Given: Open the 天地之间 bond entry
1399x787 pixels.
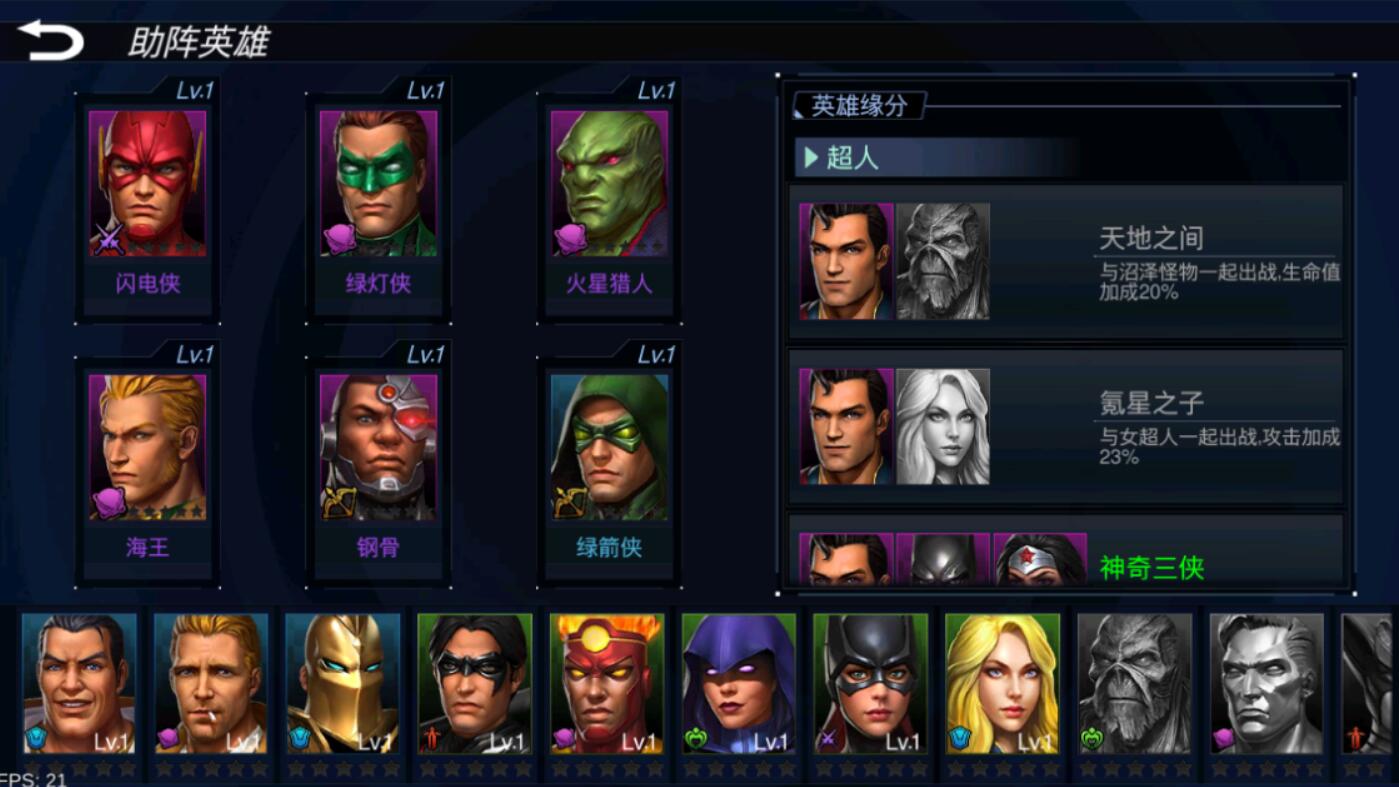Looking at the screenshot, I should [x=1066, y=262].
